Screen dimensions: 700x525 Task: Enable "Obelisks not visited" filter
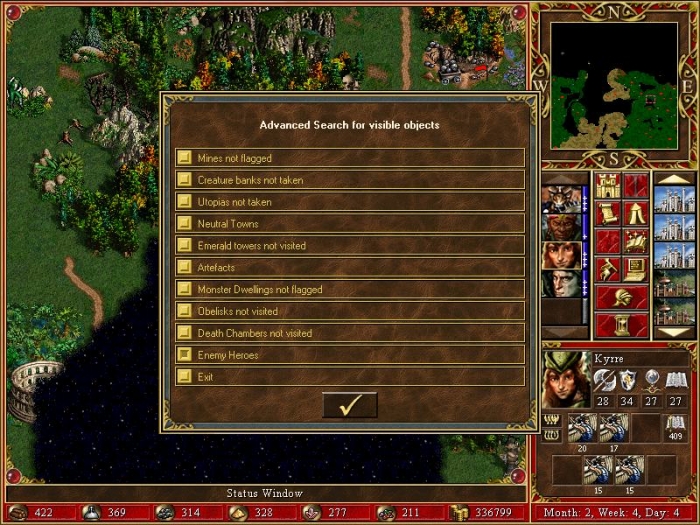pos(184,312)
